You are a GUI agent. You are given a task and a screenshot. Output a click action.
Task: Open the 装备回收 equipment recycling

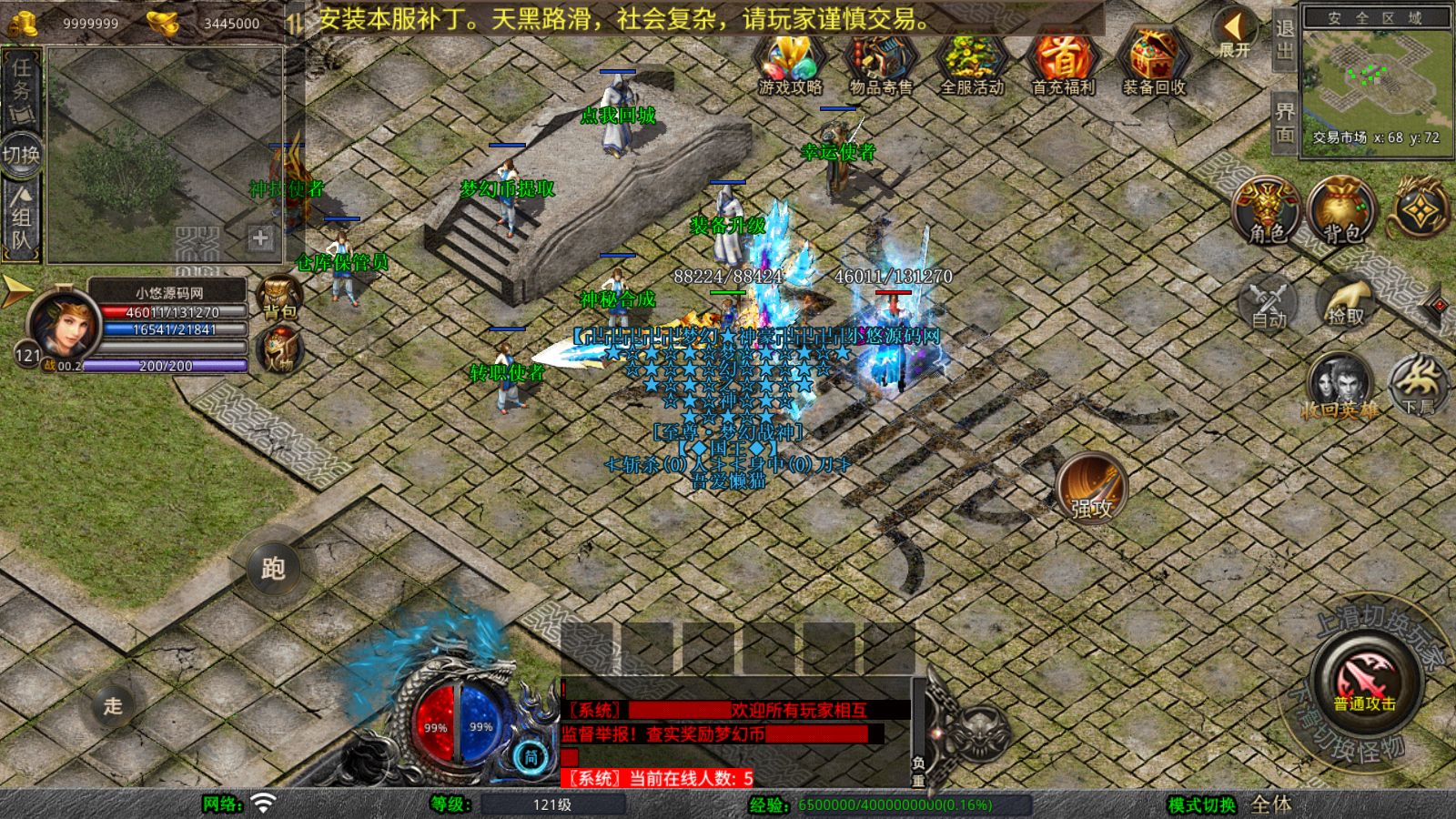(x=1153, y=64)
